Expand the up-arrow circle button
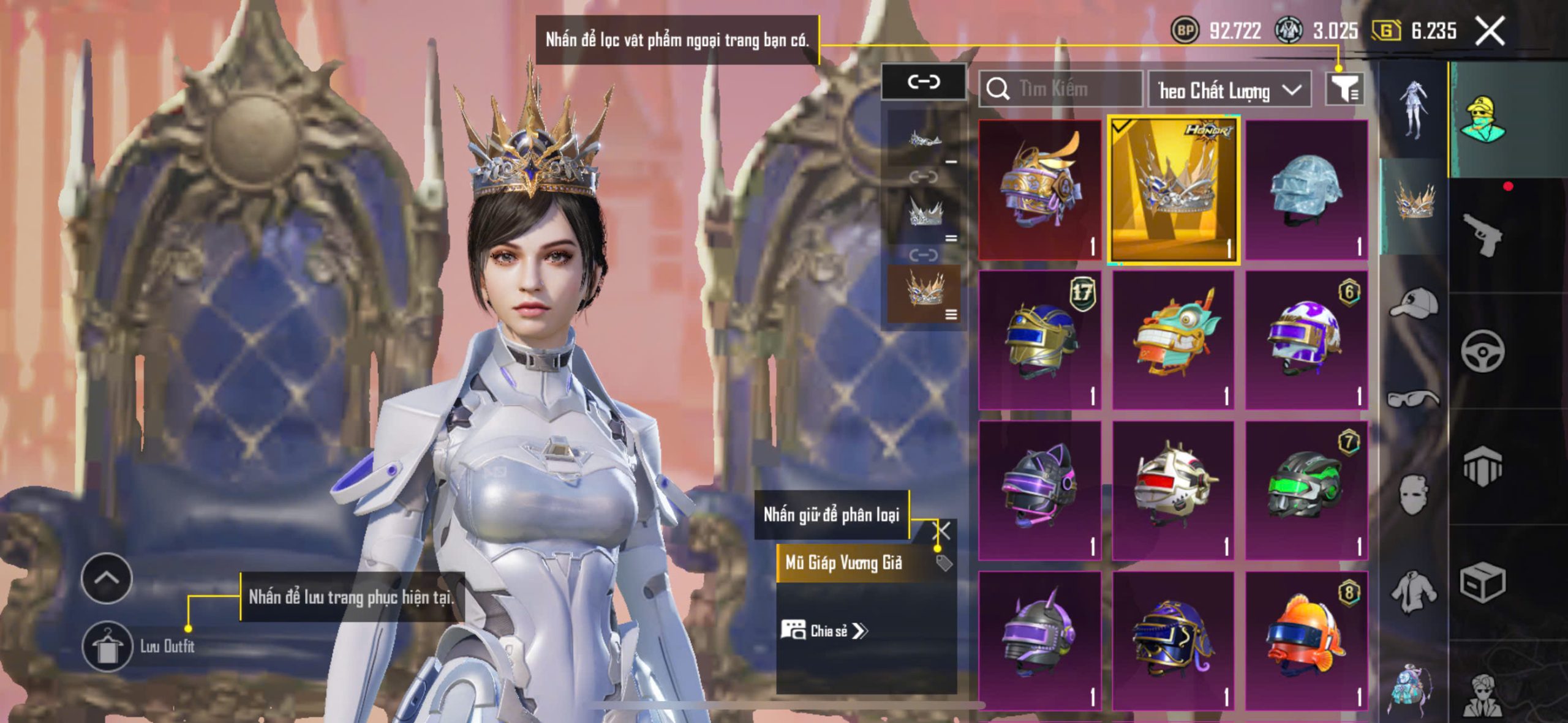Viewport: 1568px width, 723px height. click(107, 579)
